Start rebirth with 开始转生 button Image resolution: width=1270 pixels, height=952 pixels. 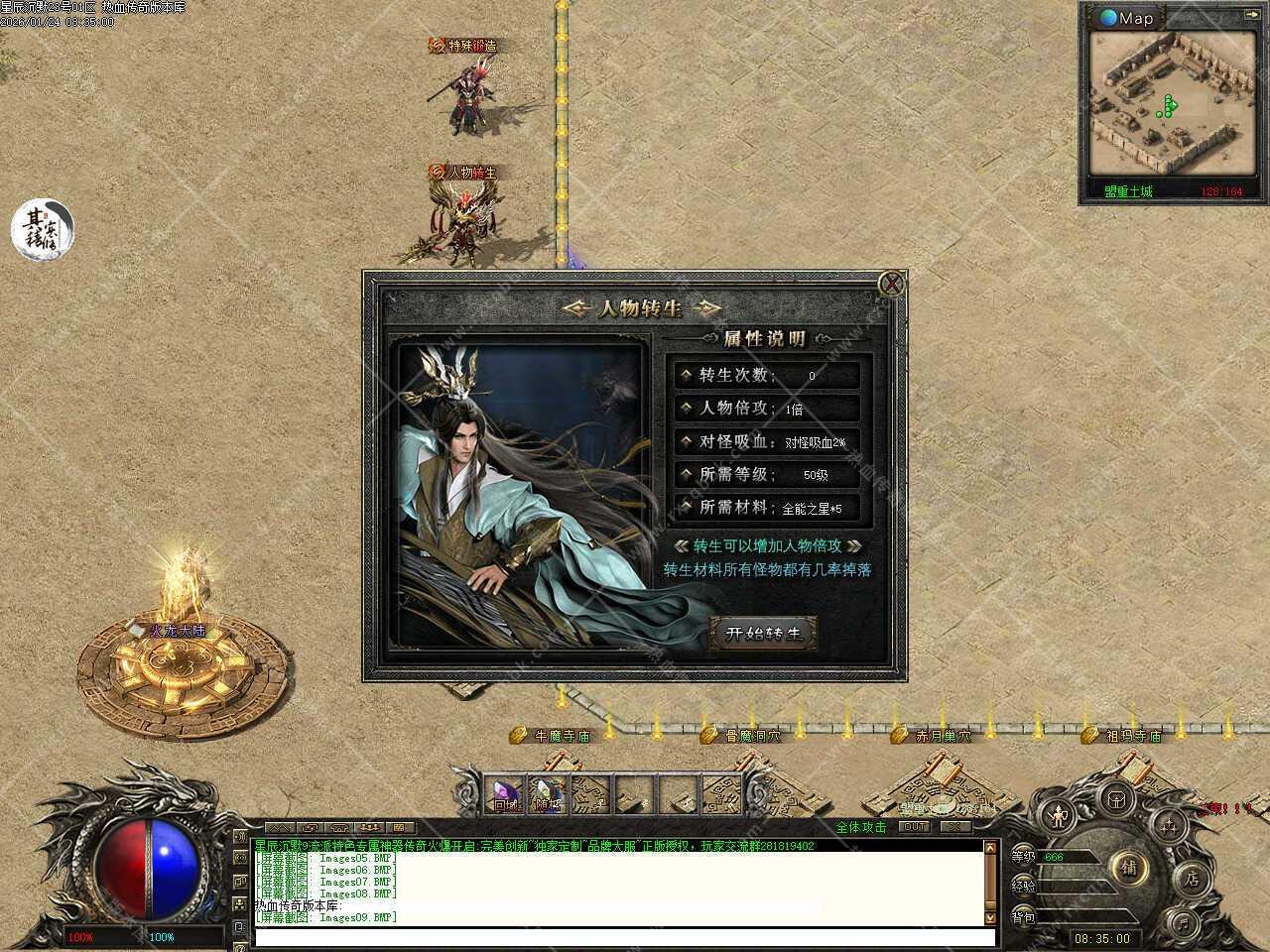tap(763, 634)
